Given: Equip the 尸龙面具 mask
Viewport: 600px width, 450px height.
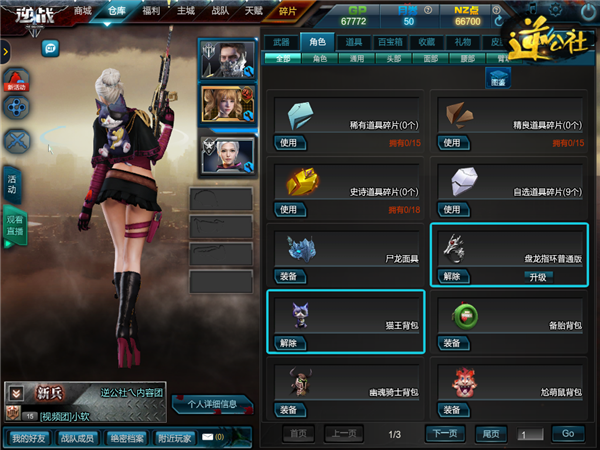Looking at the screenshot, I should (288, 277).
